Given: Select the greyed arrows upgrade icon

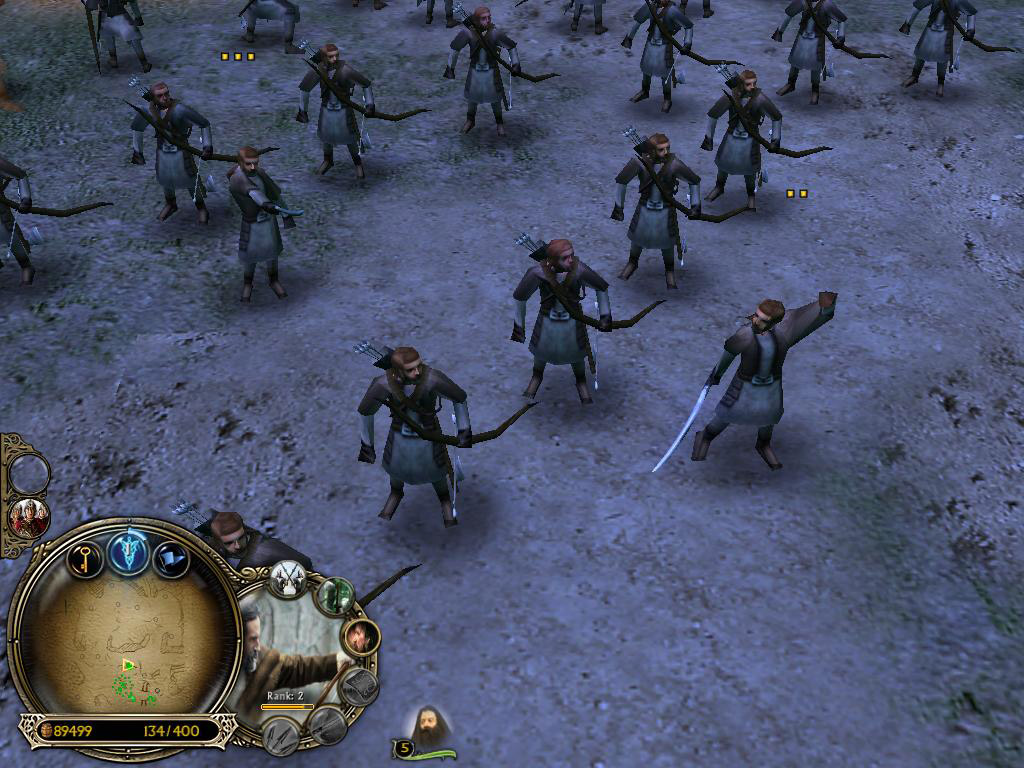Looking at the screenshot, I should pyautogui.click(x=282, y=736).
